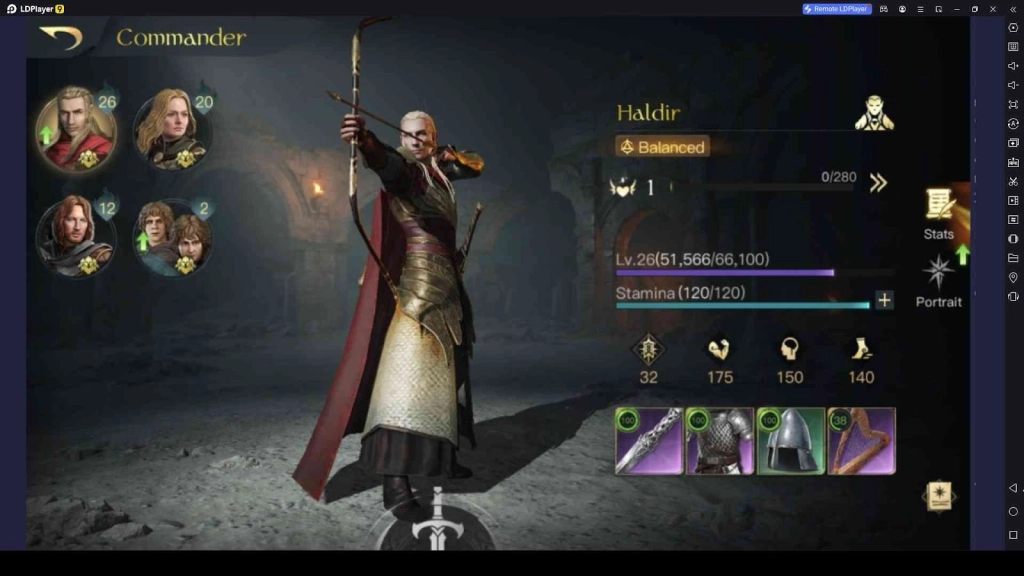Open the star book icon button
This screenshot has height=576, width=1024.
tap(938, 496)
